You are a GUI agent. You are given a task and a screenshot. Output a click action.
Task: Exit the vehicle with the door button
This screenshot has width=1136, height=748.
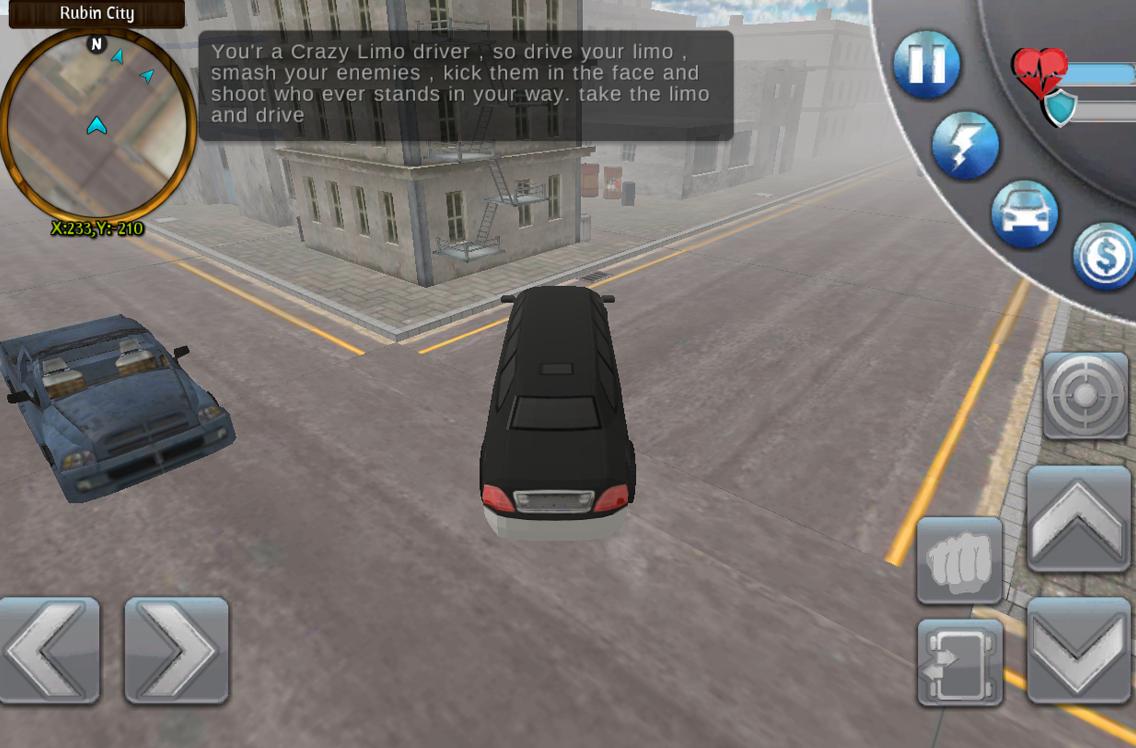point(959,662)
